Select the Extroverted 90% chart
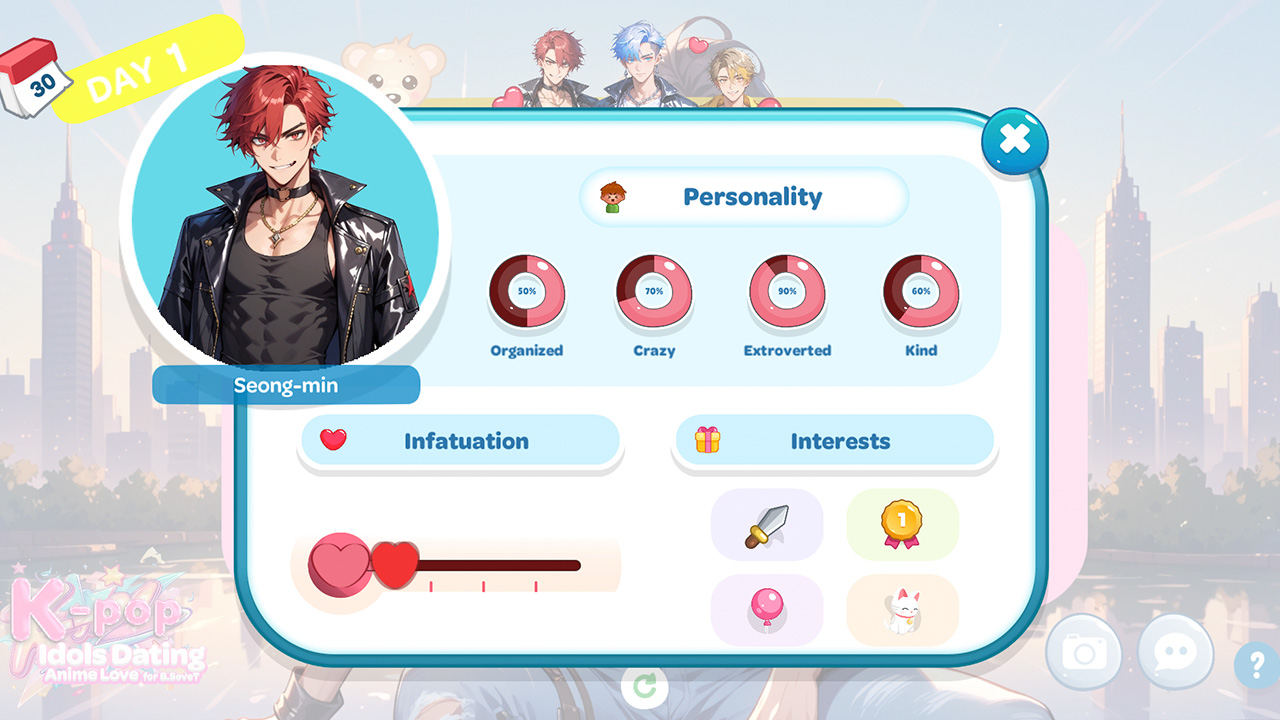The image size is (1280, 720). [x=787, y=290]
